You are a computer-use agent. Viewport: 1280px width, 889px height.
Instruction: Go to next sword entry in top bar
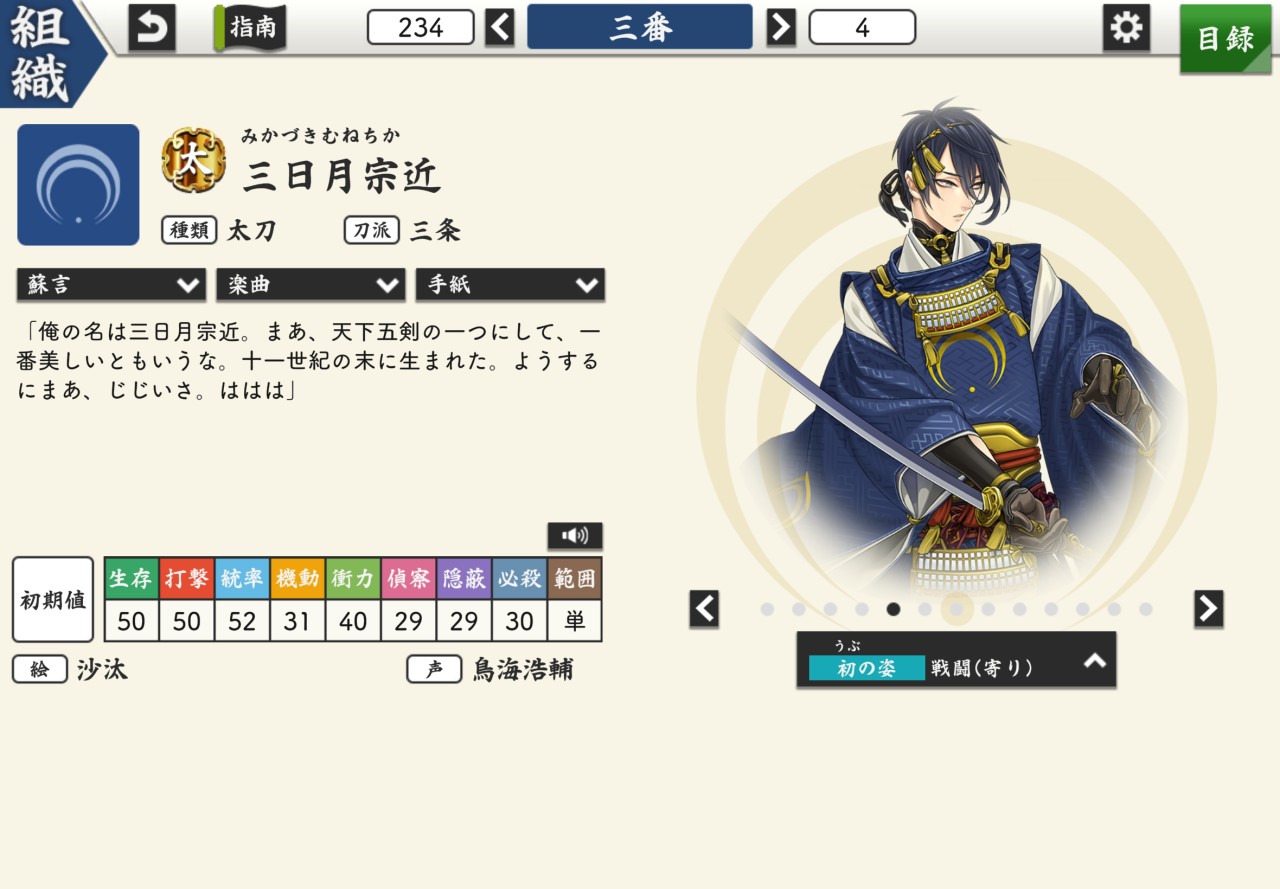tap(781, 27)
